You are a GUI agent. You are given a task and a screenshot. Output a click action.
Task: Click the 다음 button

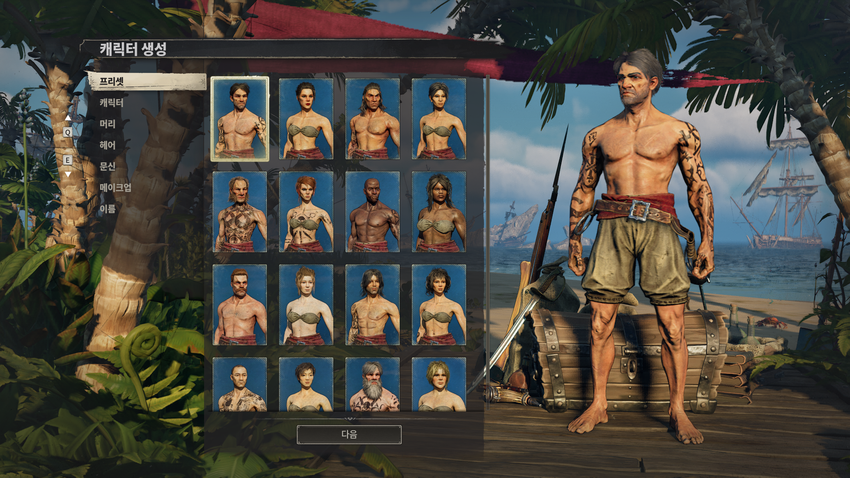[x=349, y=434]
